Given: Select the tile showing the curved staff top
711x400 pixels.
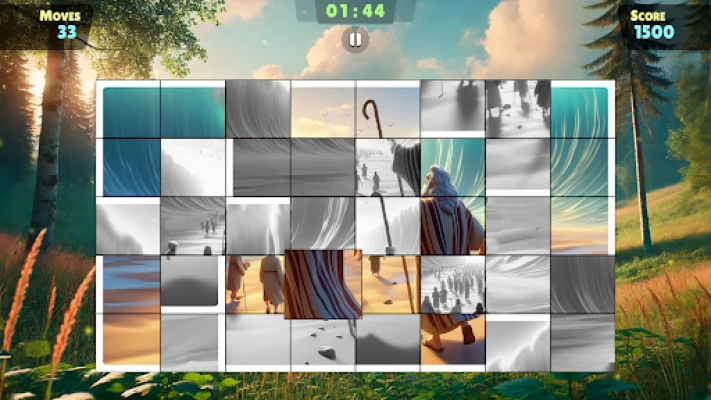Looking at the screenshot, I should 388,109.
